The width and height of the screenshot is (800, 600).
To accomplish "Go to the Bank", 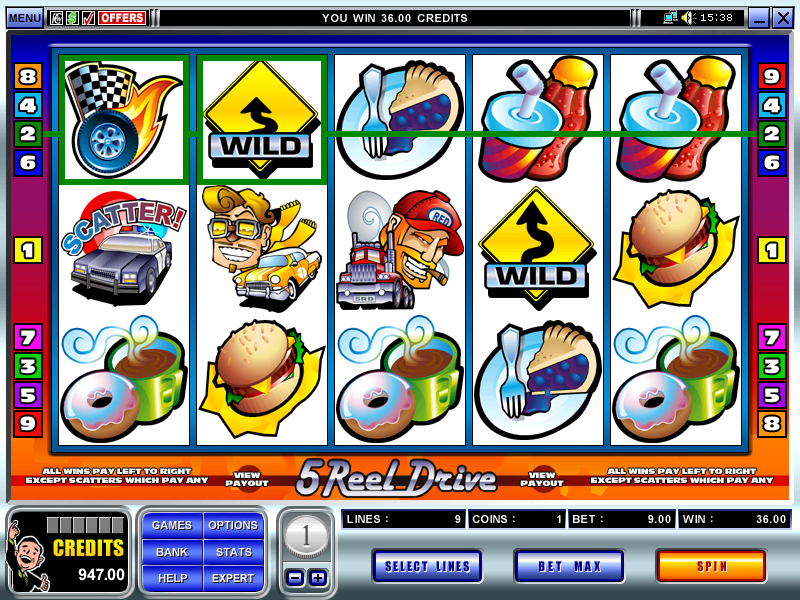I will (172, 551).
